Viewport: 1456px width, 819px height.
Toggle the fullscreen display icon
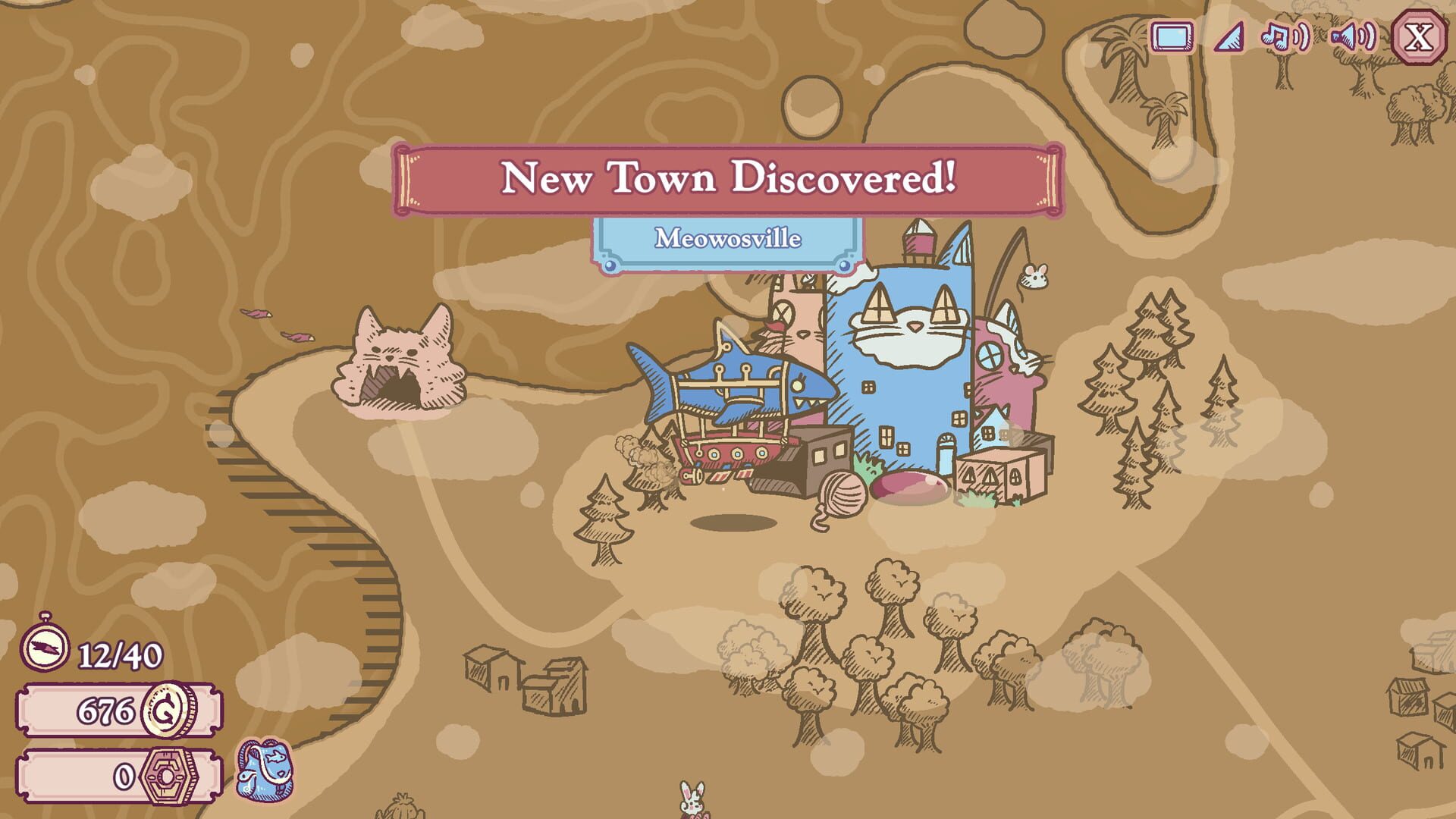click(x=1172, y=35)
